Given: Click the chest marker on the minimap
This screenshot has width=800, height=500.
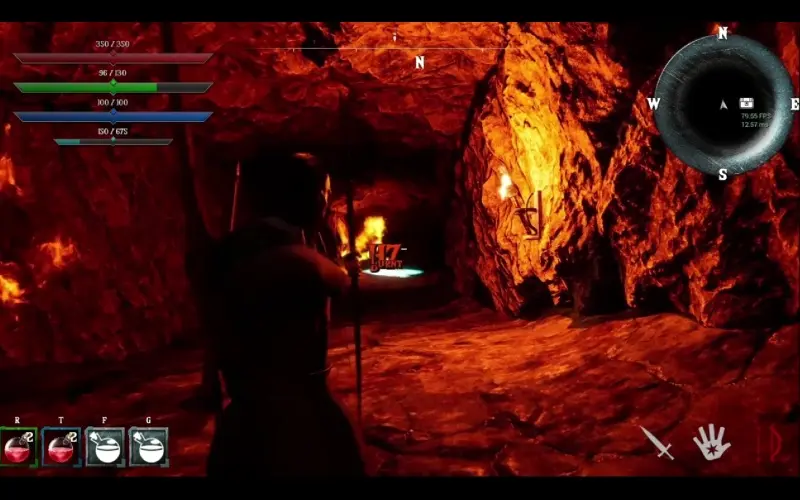Looking at the screenshot, I should point(746,103).
